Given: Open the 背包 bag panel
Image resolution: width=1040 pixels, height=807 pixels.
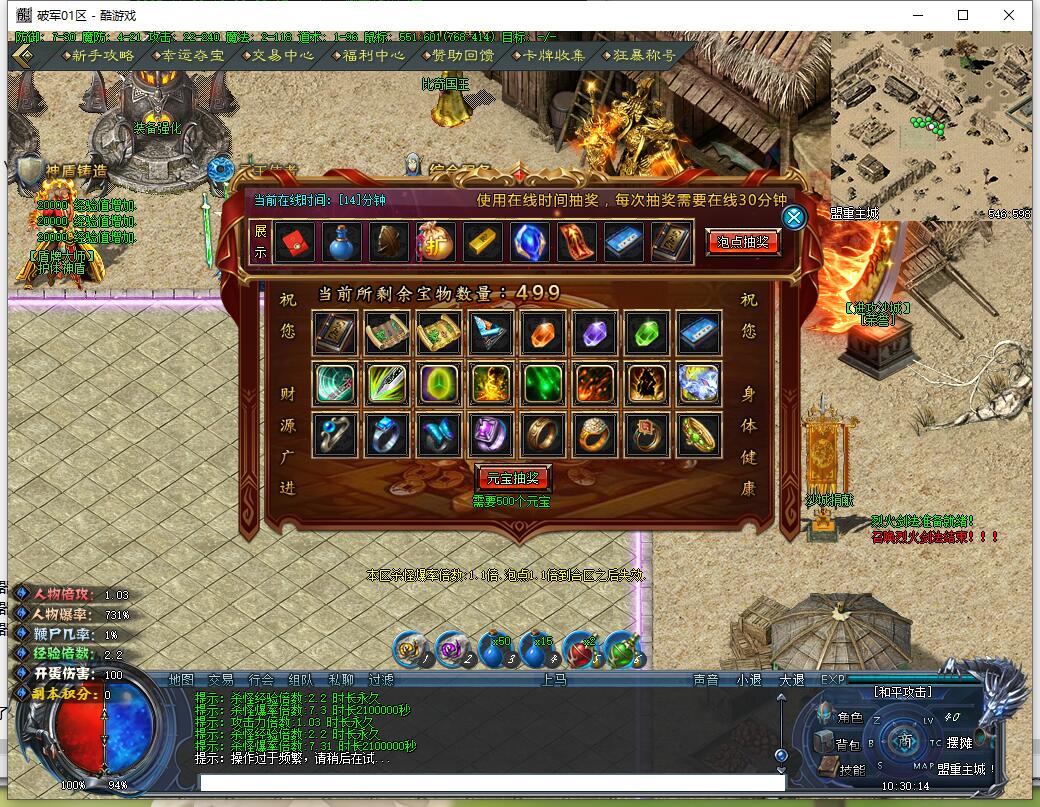Looking at the screenshot, I should coord(838,743).
